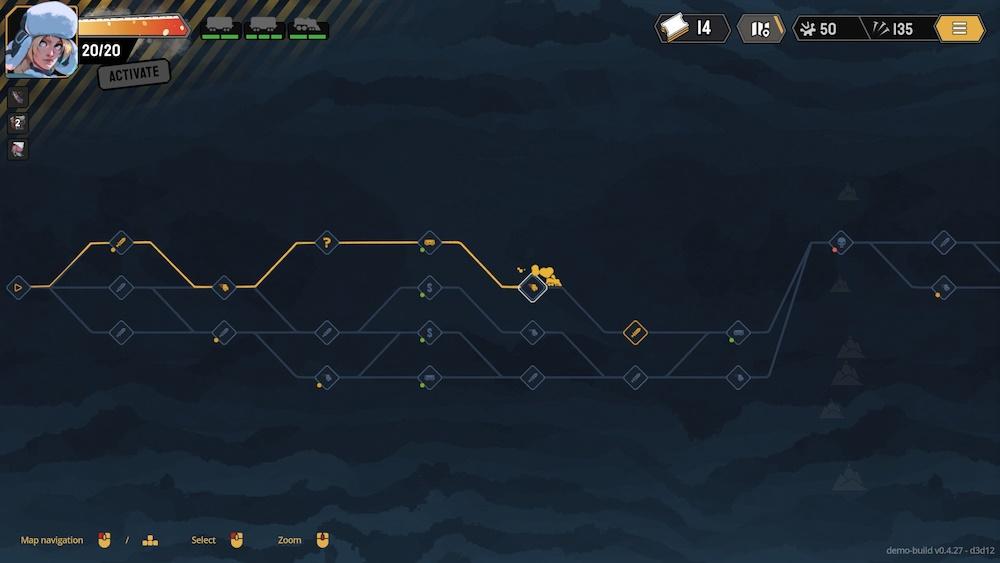Open the card deck showing 14
Screen dimensions: 1000x563
click(691, 28)
